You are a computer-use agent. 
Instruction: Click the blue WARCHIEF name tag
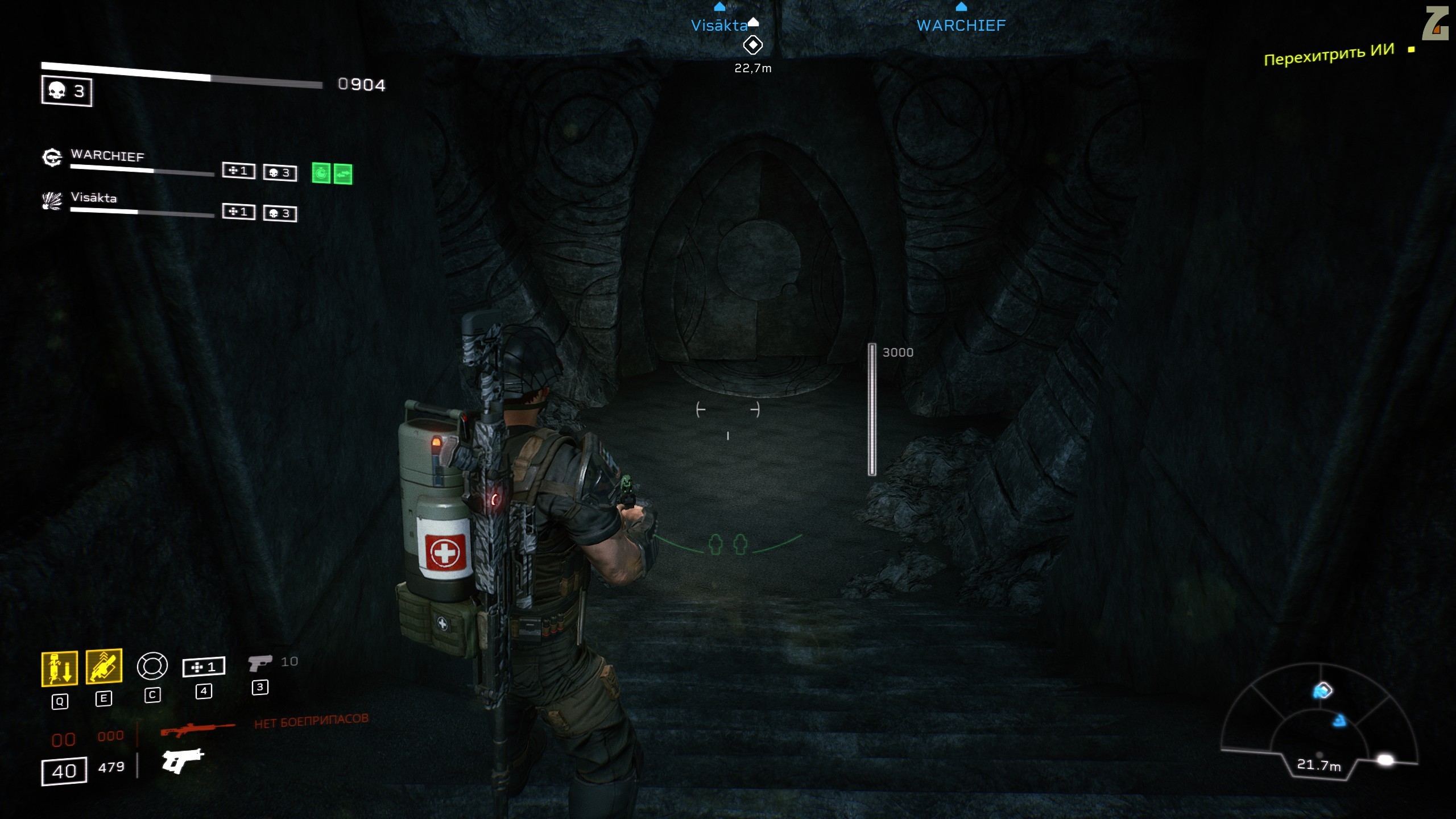tap(961, 26)
